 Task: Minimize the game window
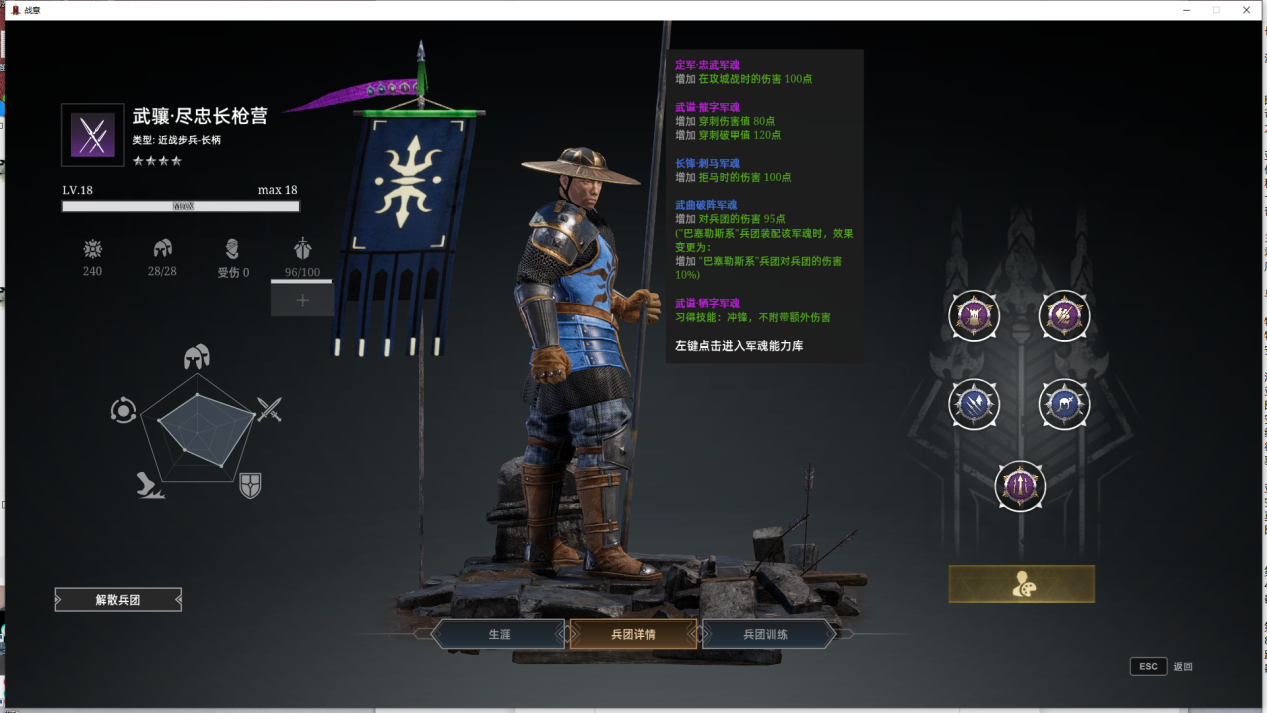point(1186,10)
